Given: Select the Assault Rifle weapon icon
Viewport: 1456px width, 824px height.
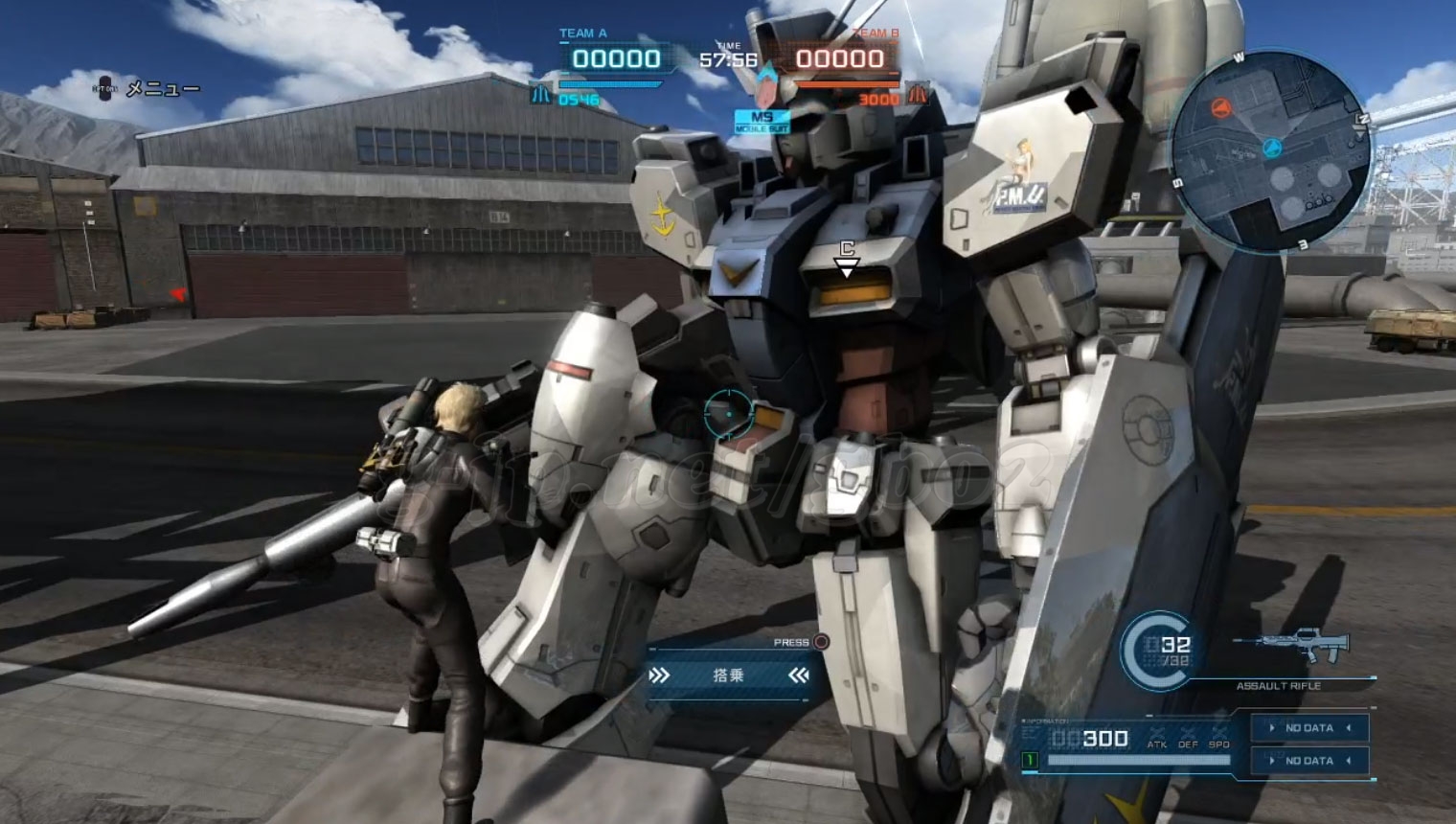Looking at the screenshot, I should point(1292,648).
